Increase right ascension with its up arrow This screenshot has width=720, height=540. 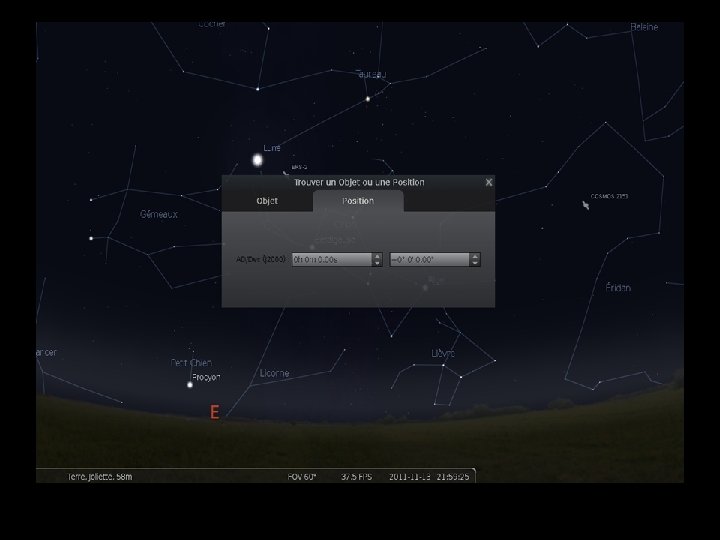(x=377, y=256)
